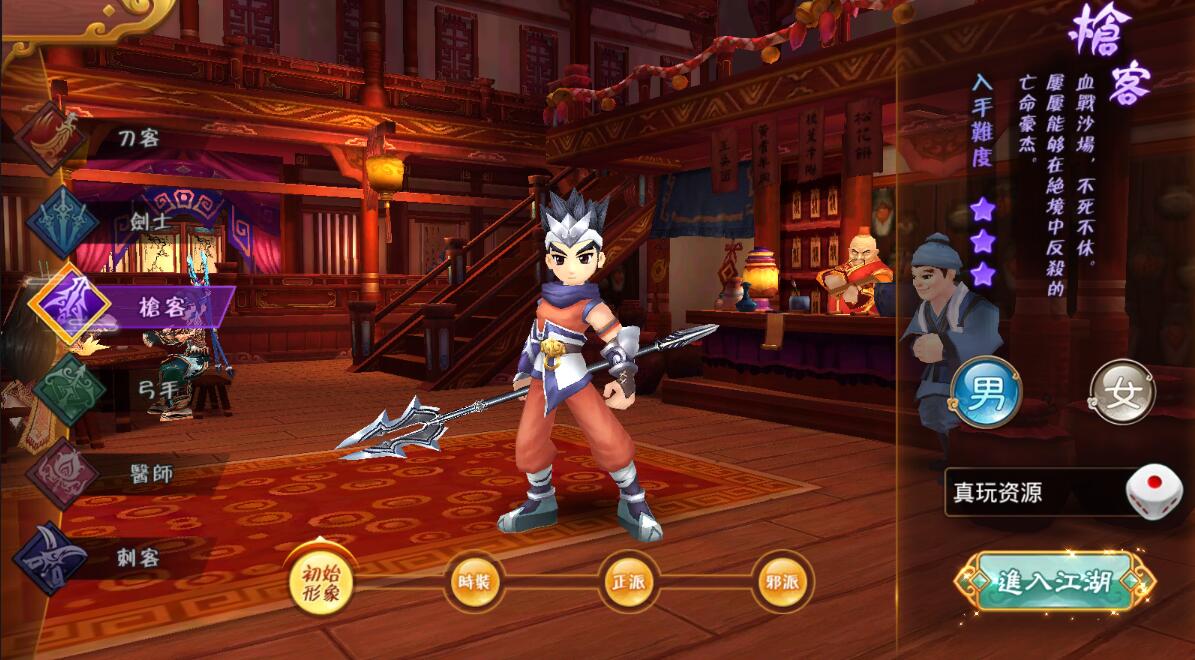Click 進入江湖 to enter the game
The image size is (1195, 660).
1054,581
